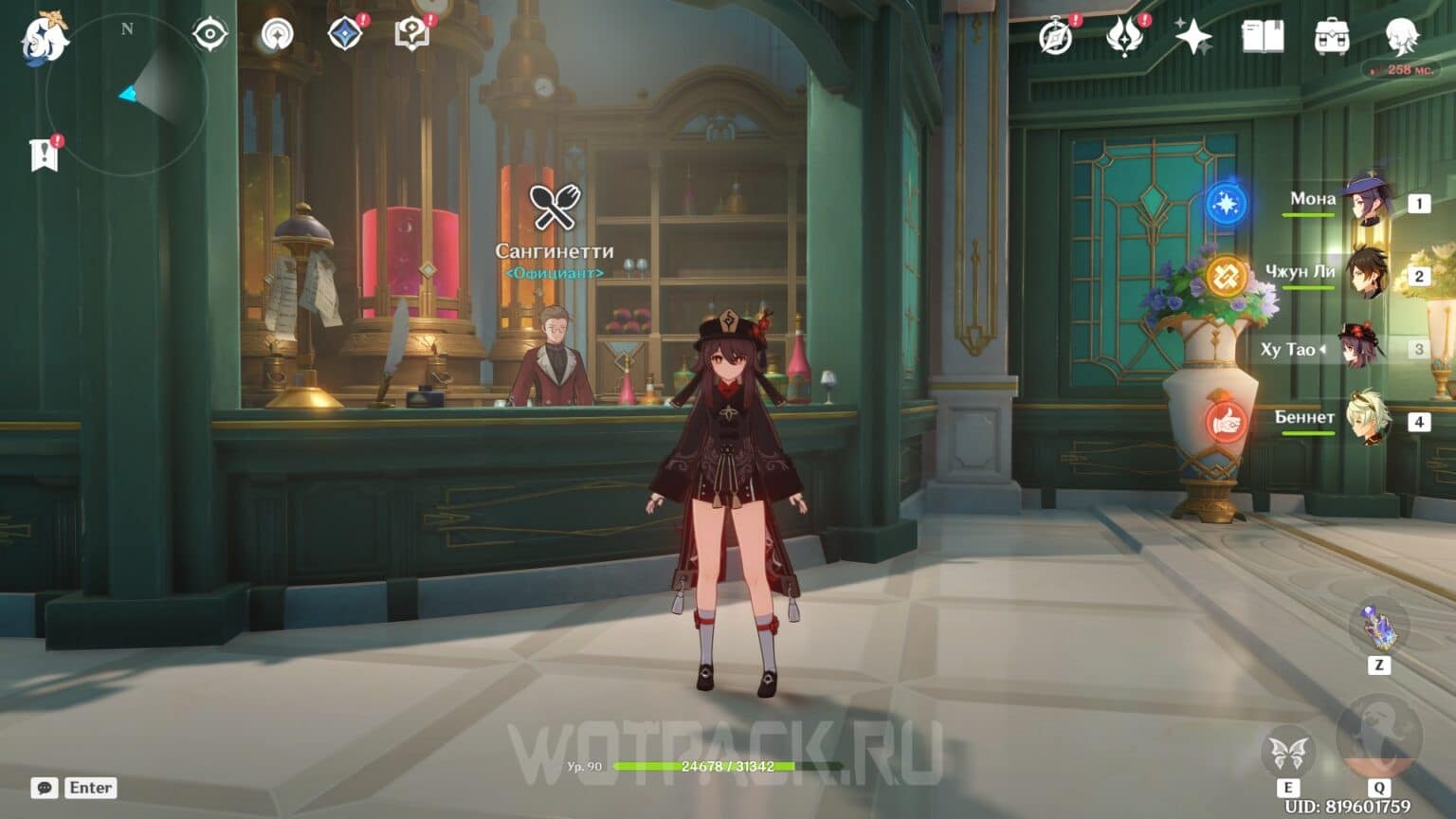Click Mona's hydro burst indicator icon
Screen dimensions: 1456x819
(1228, 202)
